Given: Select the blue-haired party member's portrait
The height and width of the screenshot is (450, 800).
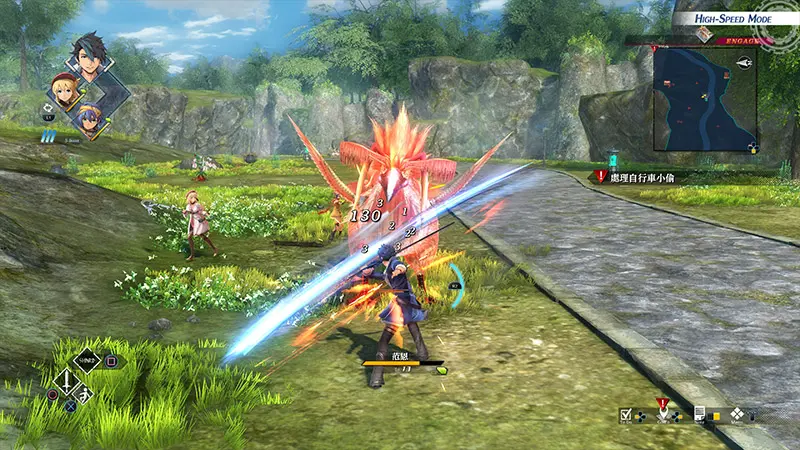Looking at the screenshot, I should coord(89,115).
